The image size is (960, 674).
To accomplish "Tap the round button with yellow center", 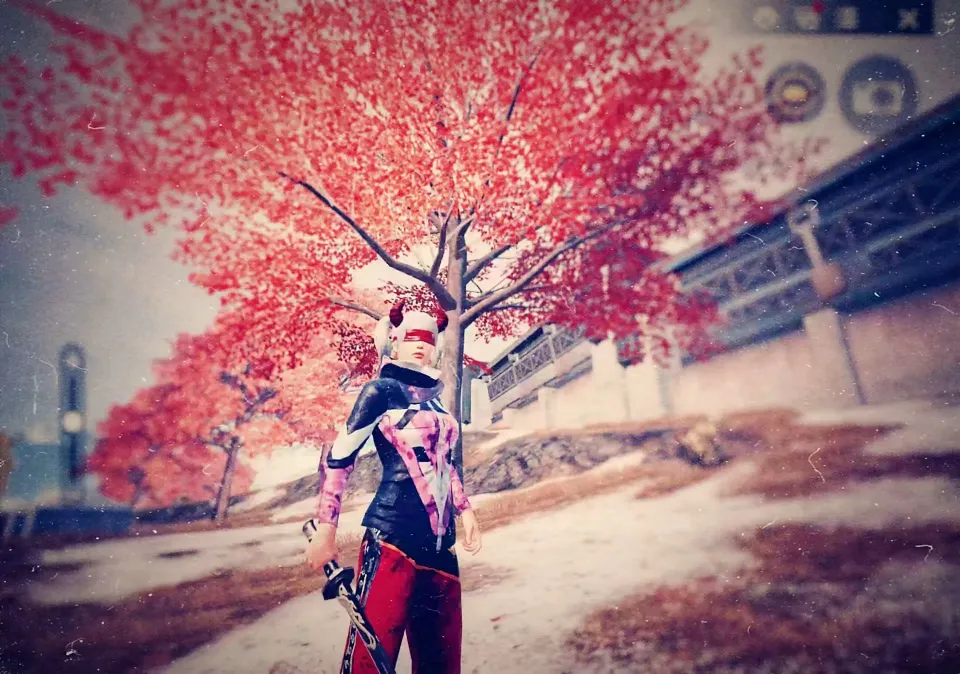I will (795, 93).
